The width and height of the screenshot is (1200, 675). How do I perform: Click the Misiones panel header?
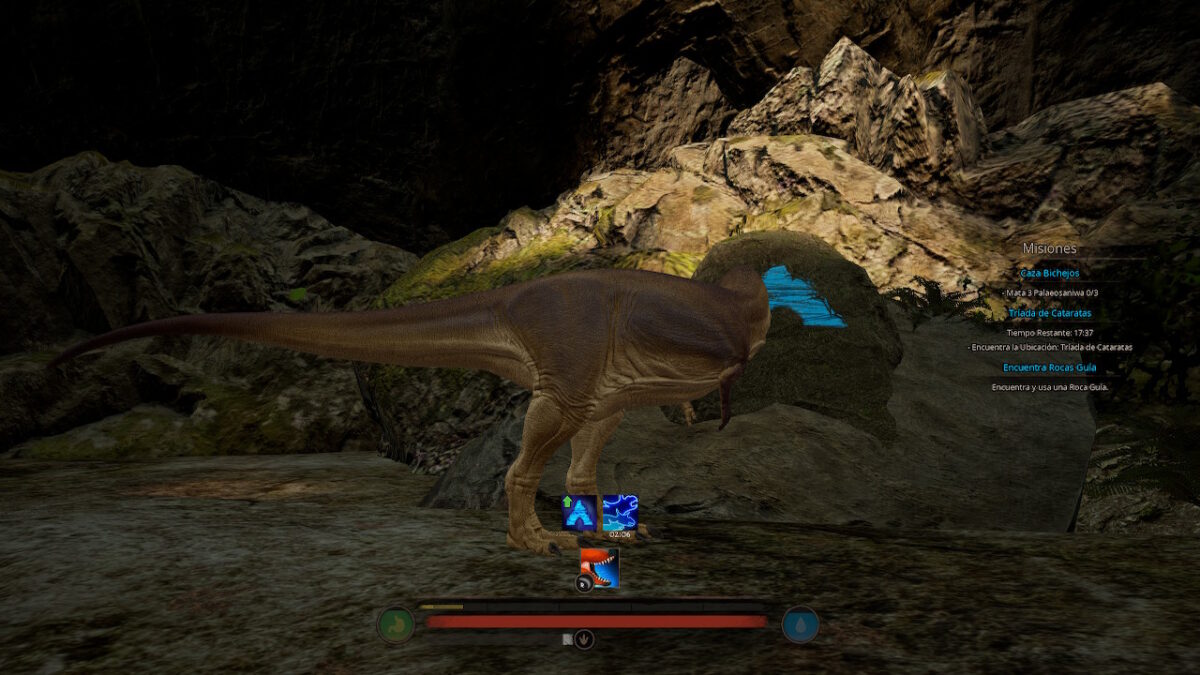tap(1049, 249)
